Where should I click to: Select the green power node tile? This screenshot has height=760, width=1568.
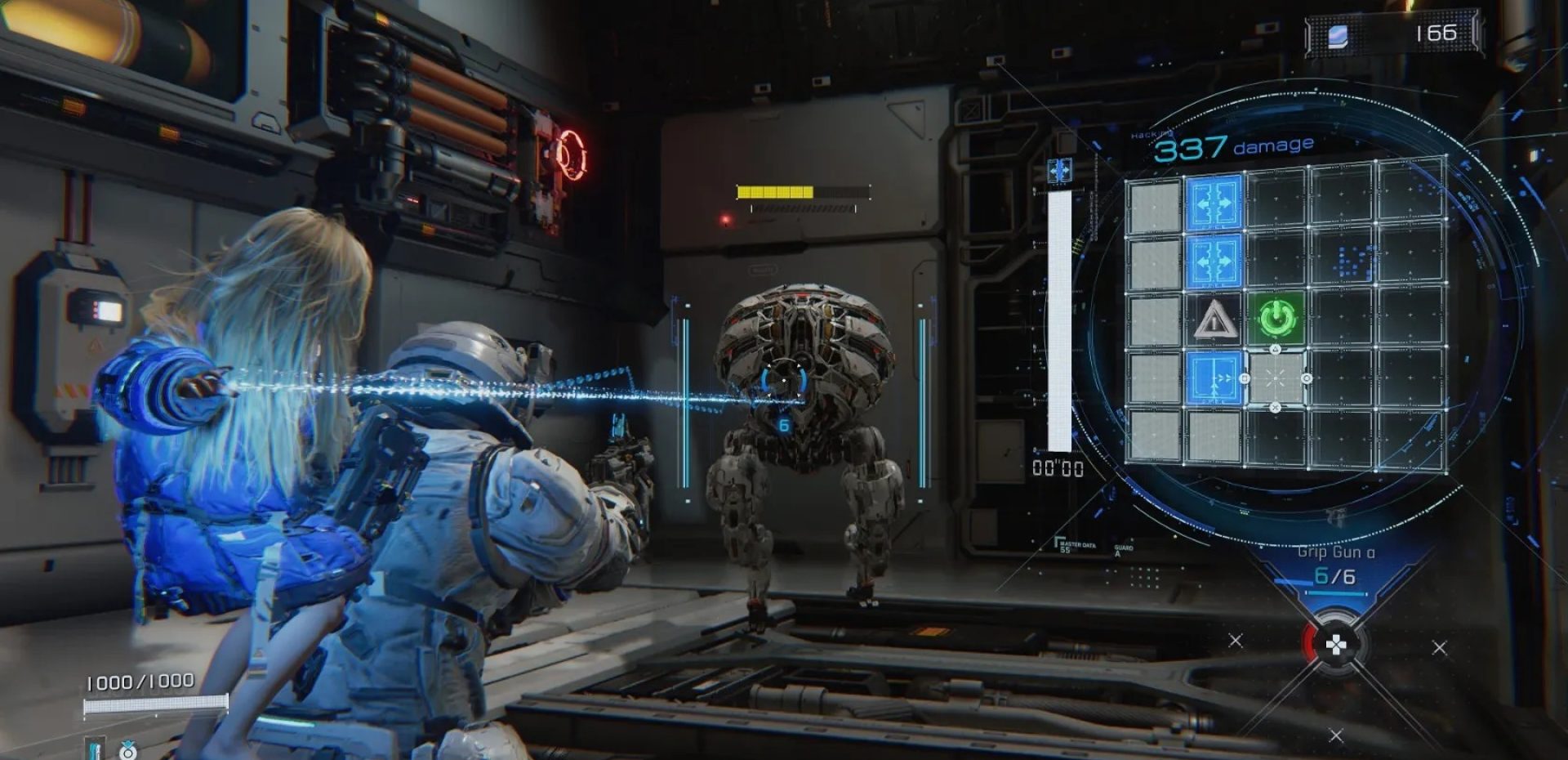1276,318
